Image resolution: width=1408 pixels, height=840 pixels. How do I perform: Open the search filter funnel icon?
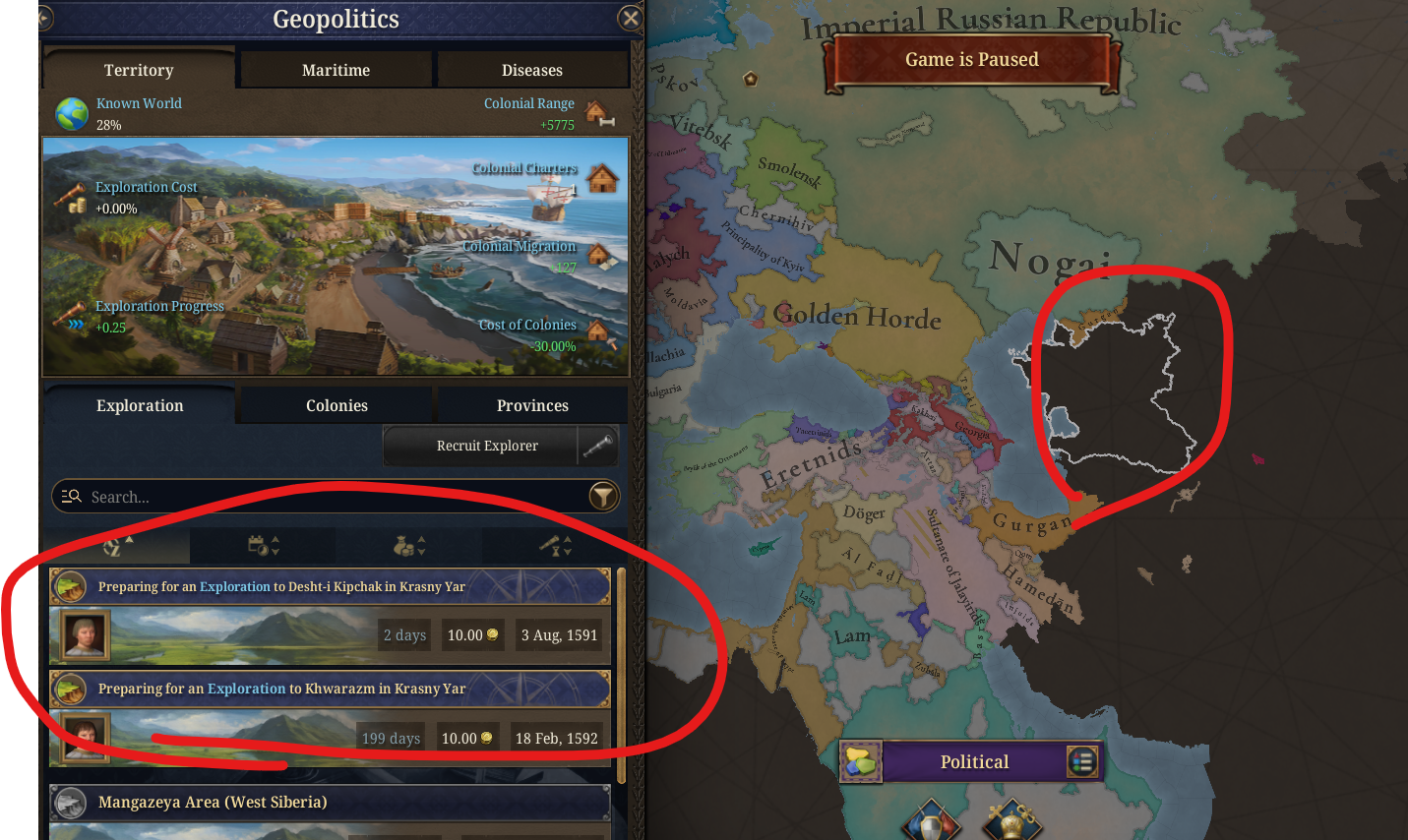click(x=603, y=496)
